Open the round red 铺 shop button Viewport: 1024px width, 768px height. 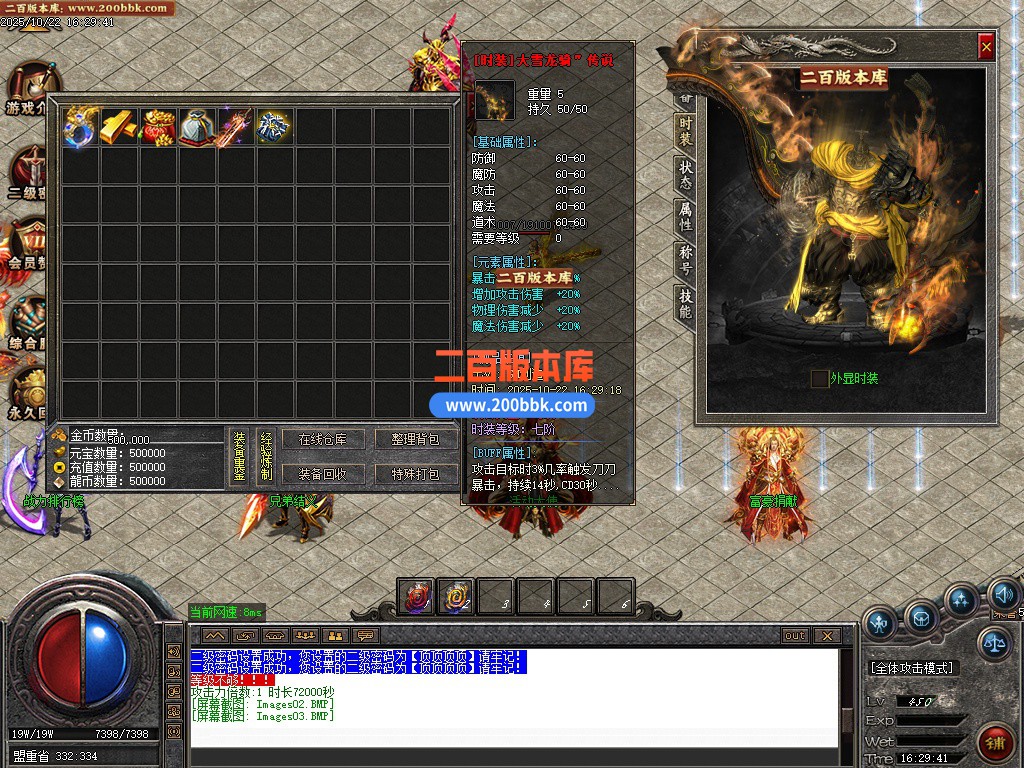(995, 741)
